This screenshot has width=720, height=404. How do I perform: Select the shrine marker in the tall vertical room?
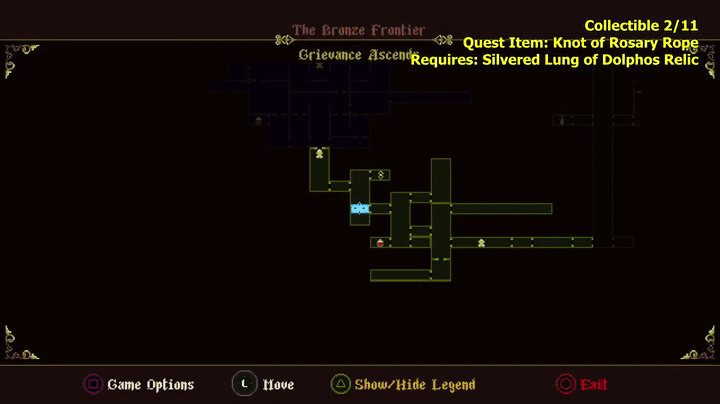click(319, 154)
